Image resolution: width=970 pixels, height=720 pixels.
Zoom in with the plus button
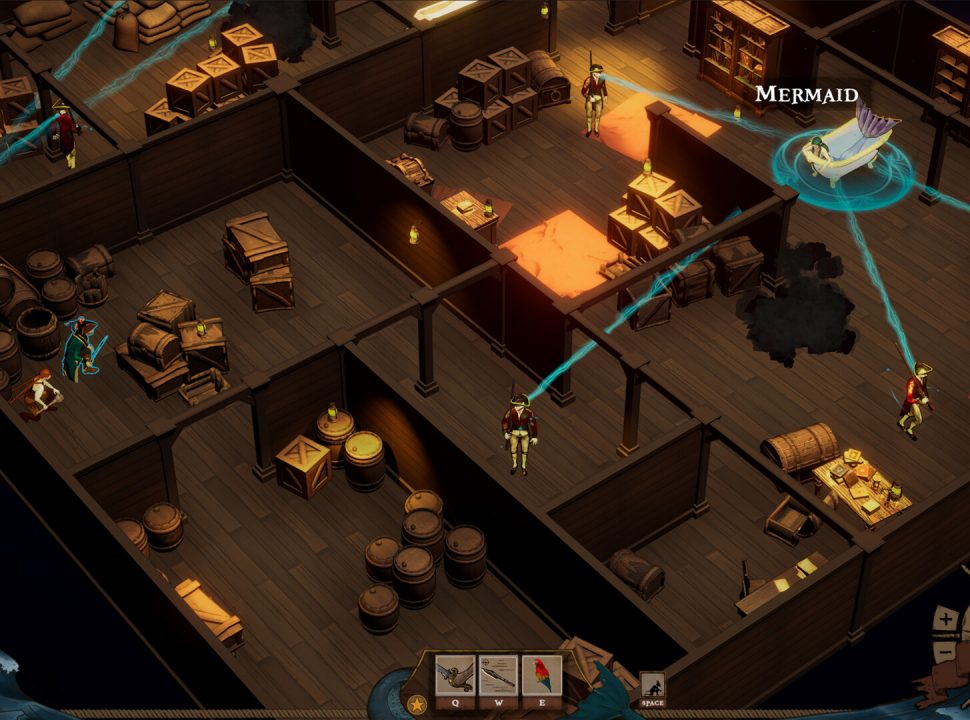tap(946, 620)
